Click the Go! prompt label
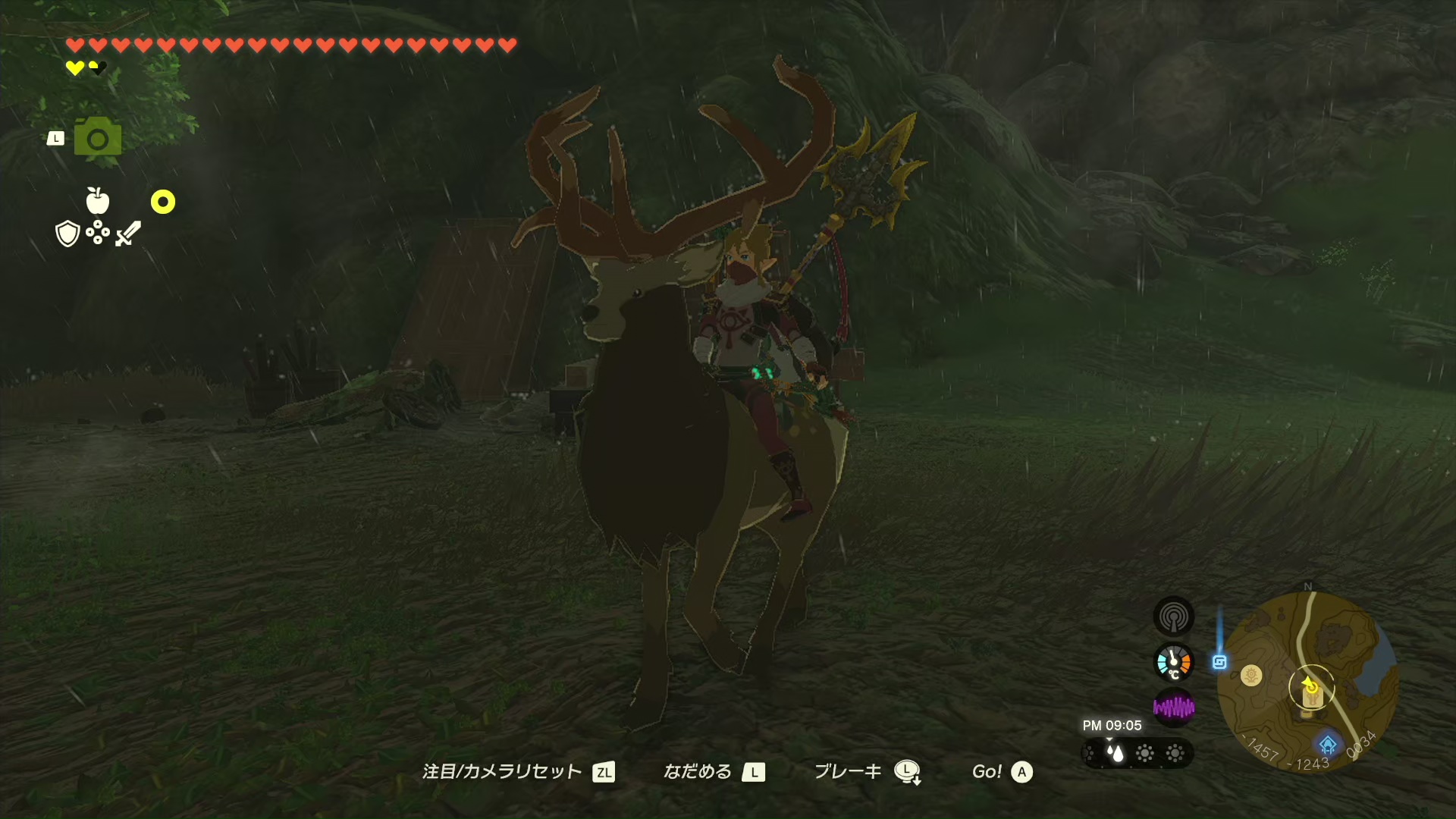Viewport: 1456px width, 819px height. (987, 772)
